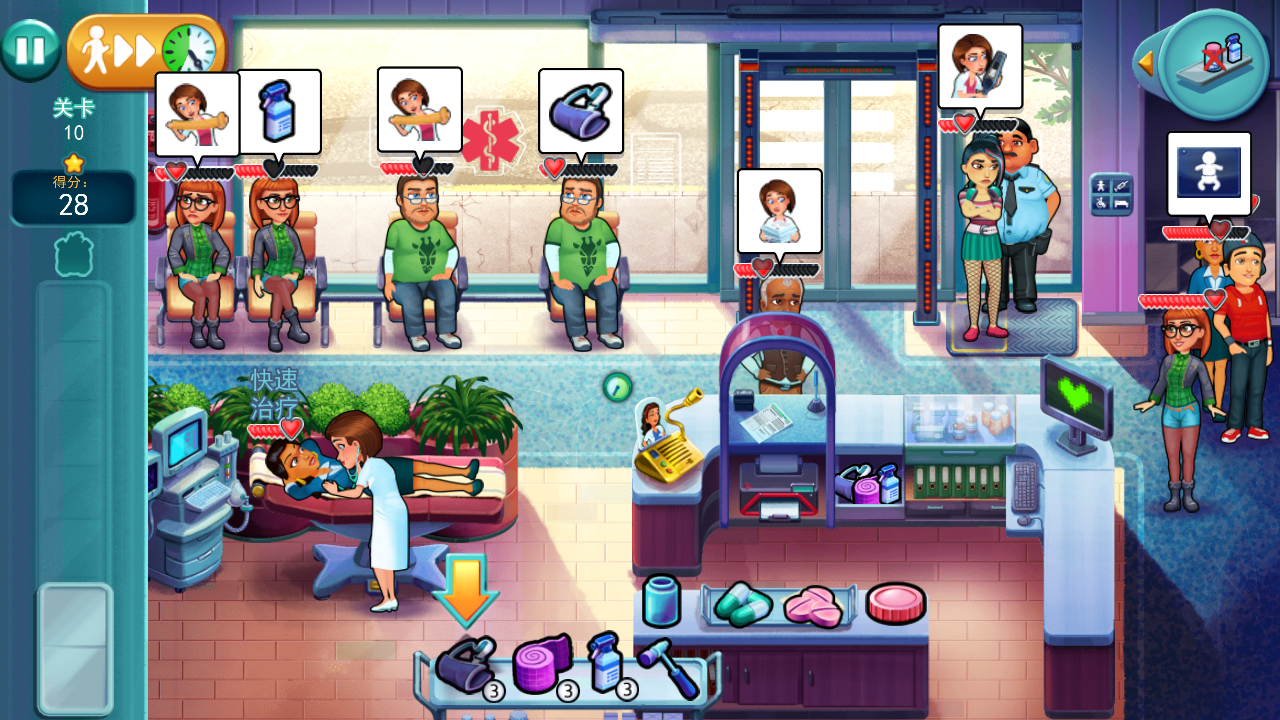Viewport: 1280px width, 720px height.
Task: Pick up the blood pressure cuff from the cart
Action: 464,664
